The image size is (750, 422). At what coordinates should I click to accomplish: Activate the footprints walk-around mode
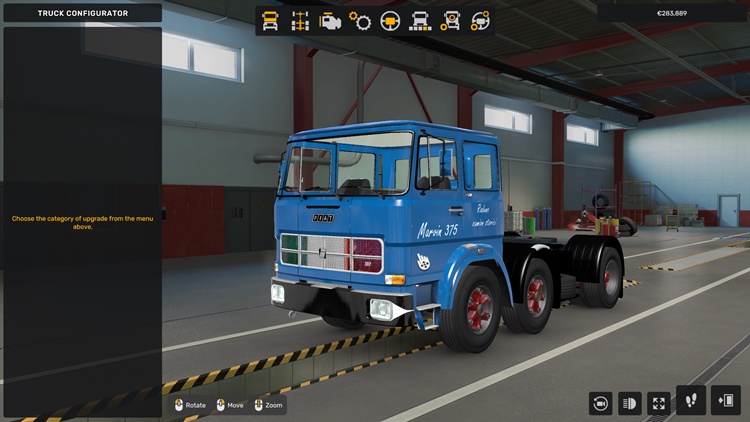(x=691, y=400)
